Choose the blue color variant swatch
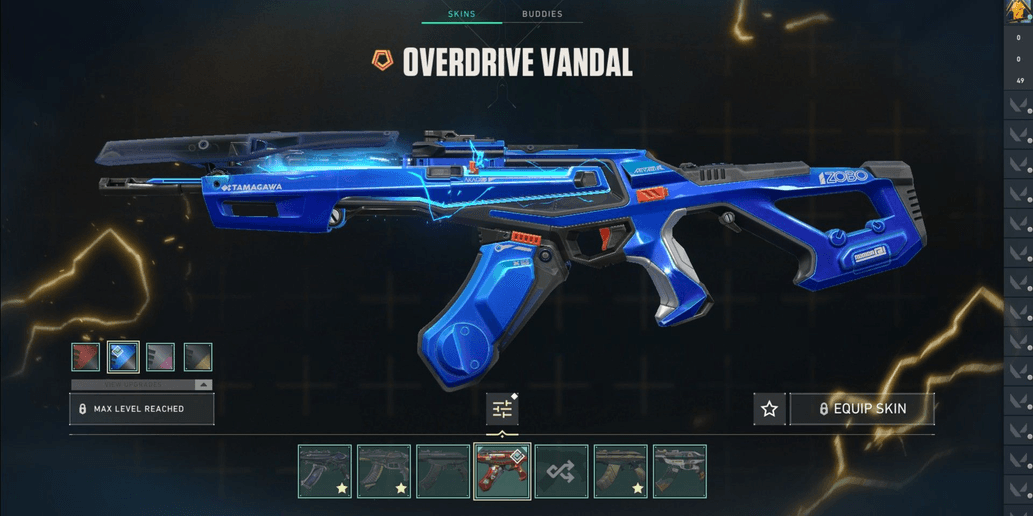 click(123, 357)
